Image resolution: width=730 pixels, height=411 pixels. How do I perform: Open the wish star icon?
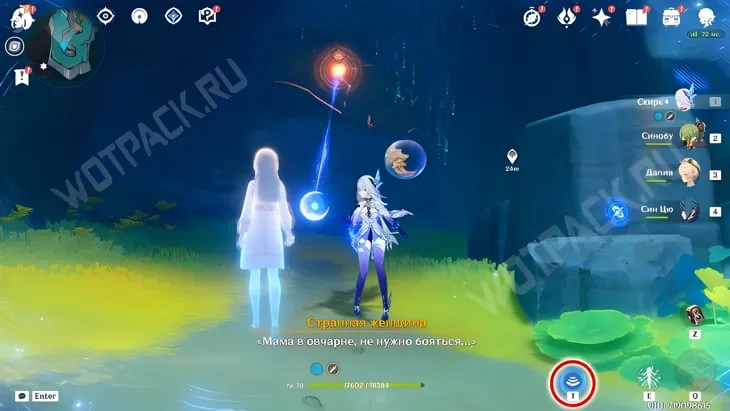[602, 17]
